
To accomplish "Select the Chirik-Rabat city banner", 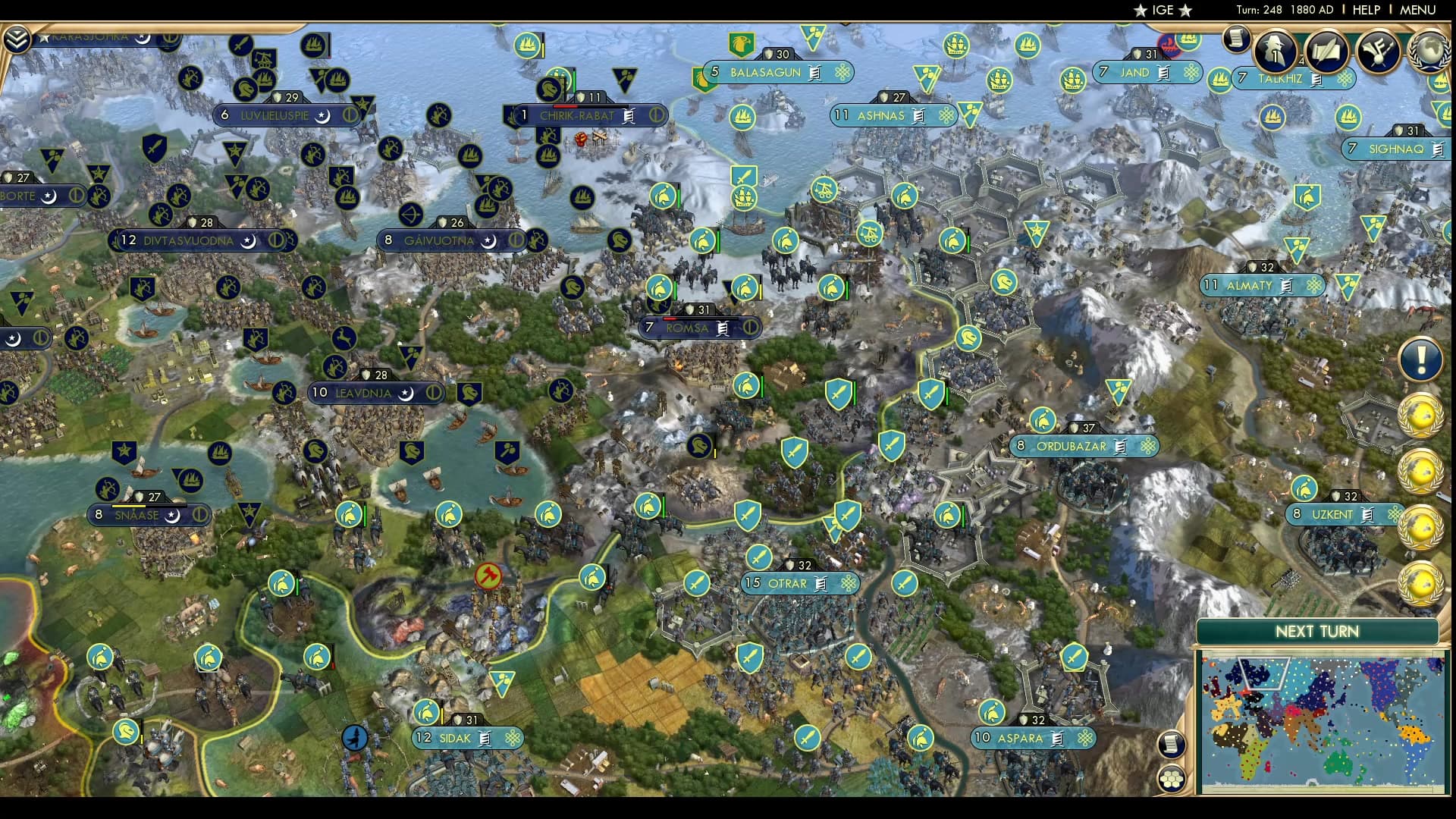I will 578,116.
